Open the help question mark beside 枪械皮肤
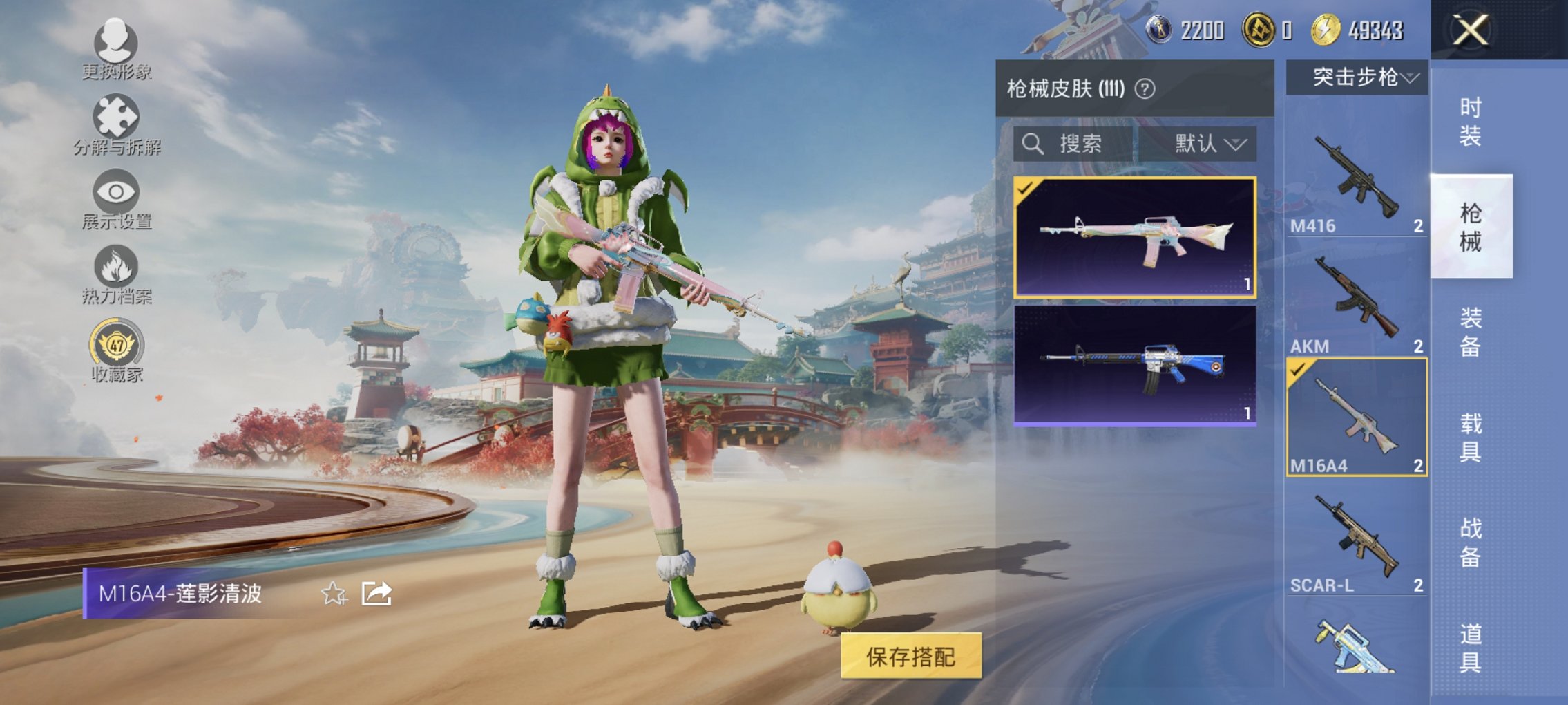This screenshot has width=1568, height=705. tap(1147, 89)
